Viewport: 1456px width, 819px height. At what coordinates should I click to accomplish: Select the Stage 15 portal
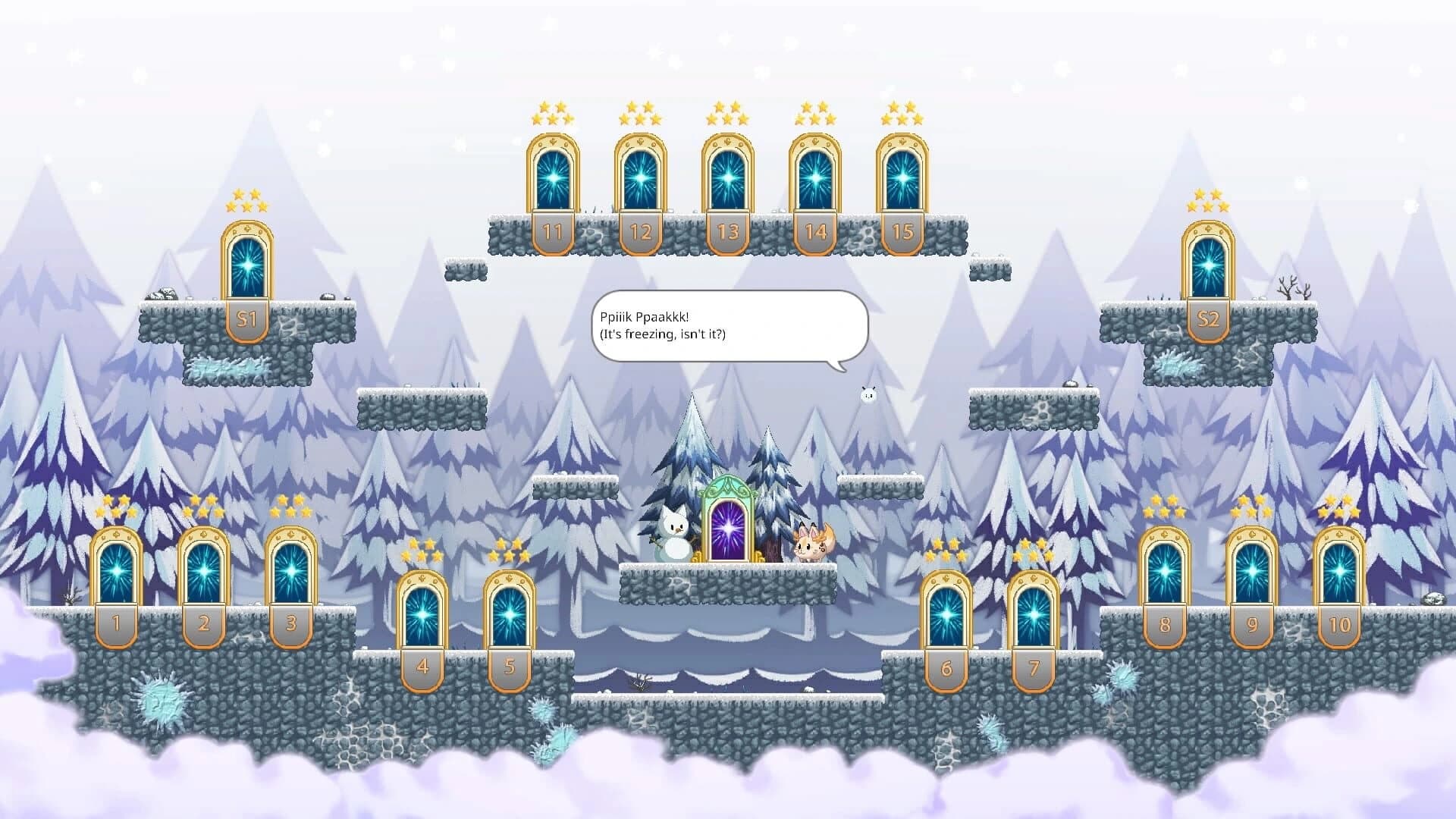[901, 178]
